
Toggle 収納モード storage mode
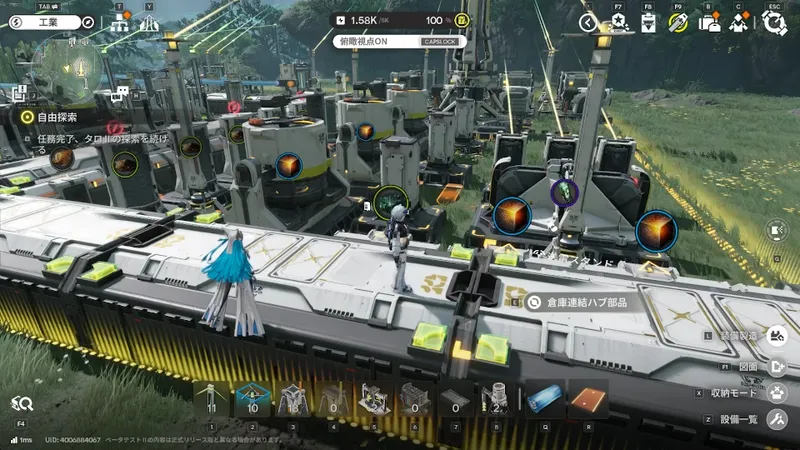[x=776, y=393]
